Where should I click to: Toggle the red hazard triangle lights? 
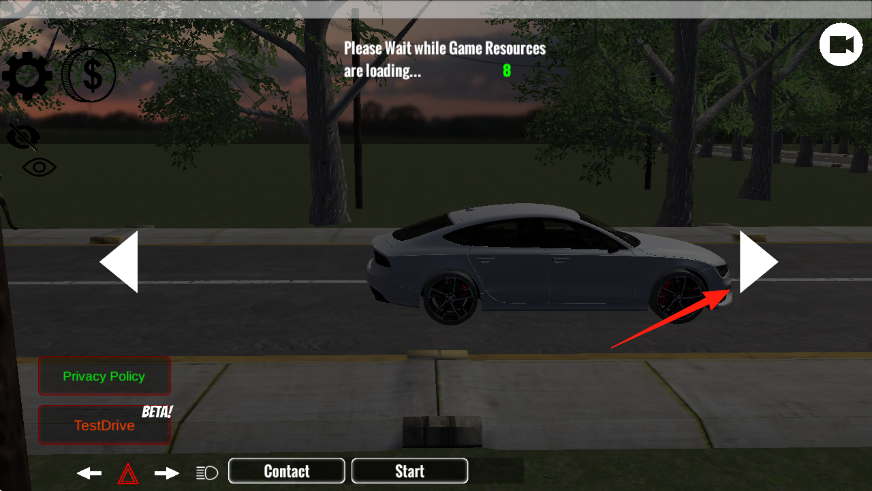(128, 473)
